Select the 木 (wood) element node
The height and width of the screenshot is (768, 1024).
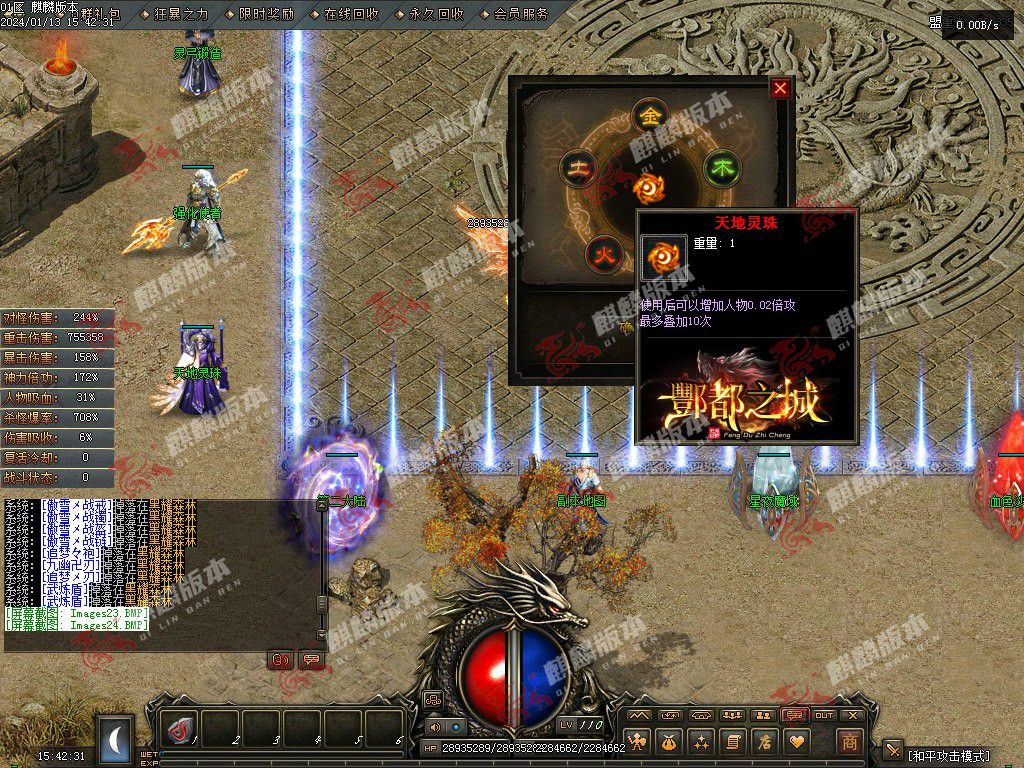click(721, 167)
